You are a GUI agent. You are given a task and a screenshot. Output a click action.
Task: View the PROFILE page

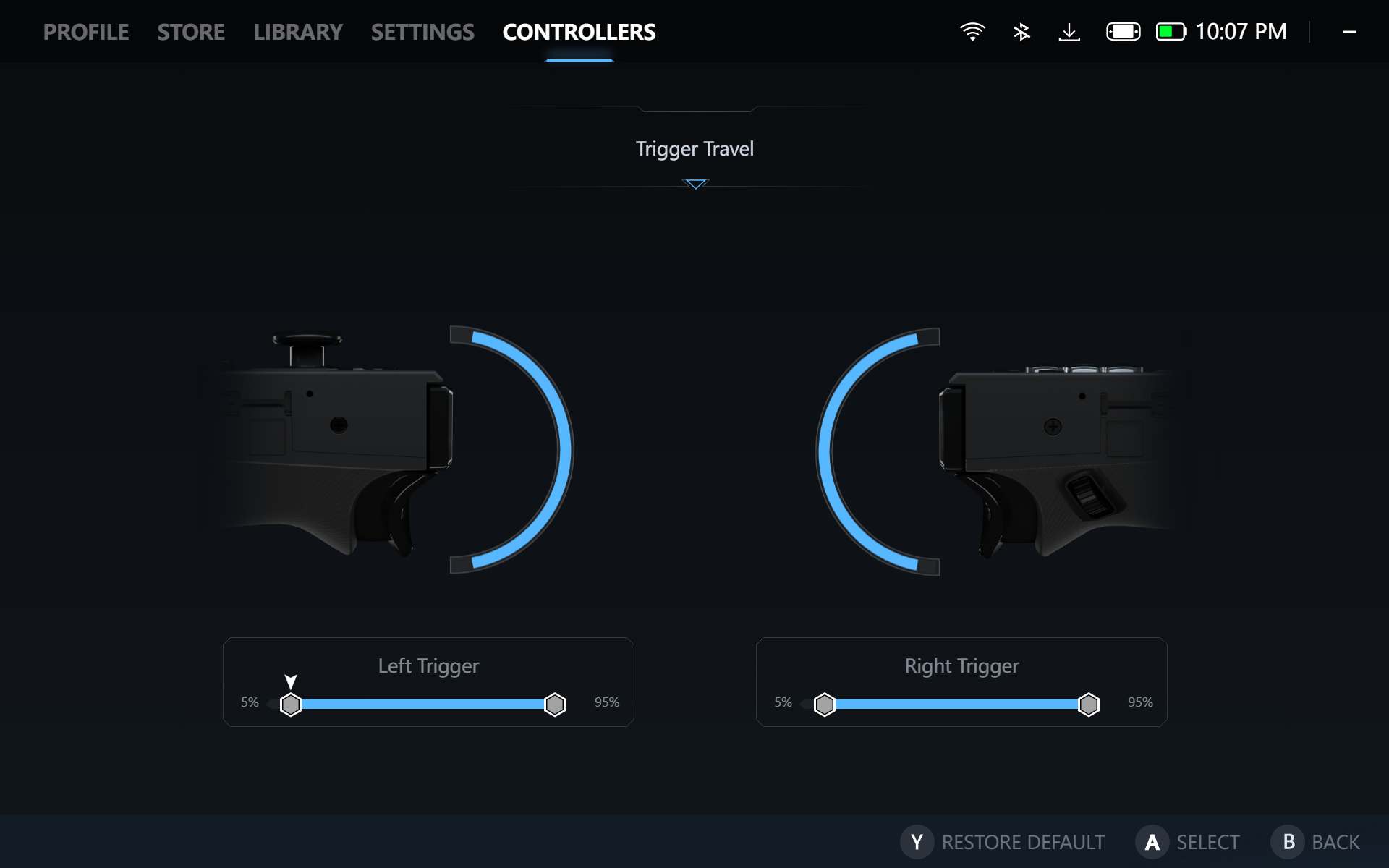click(x=86, y=32)
